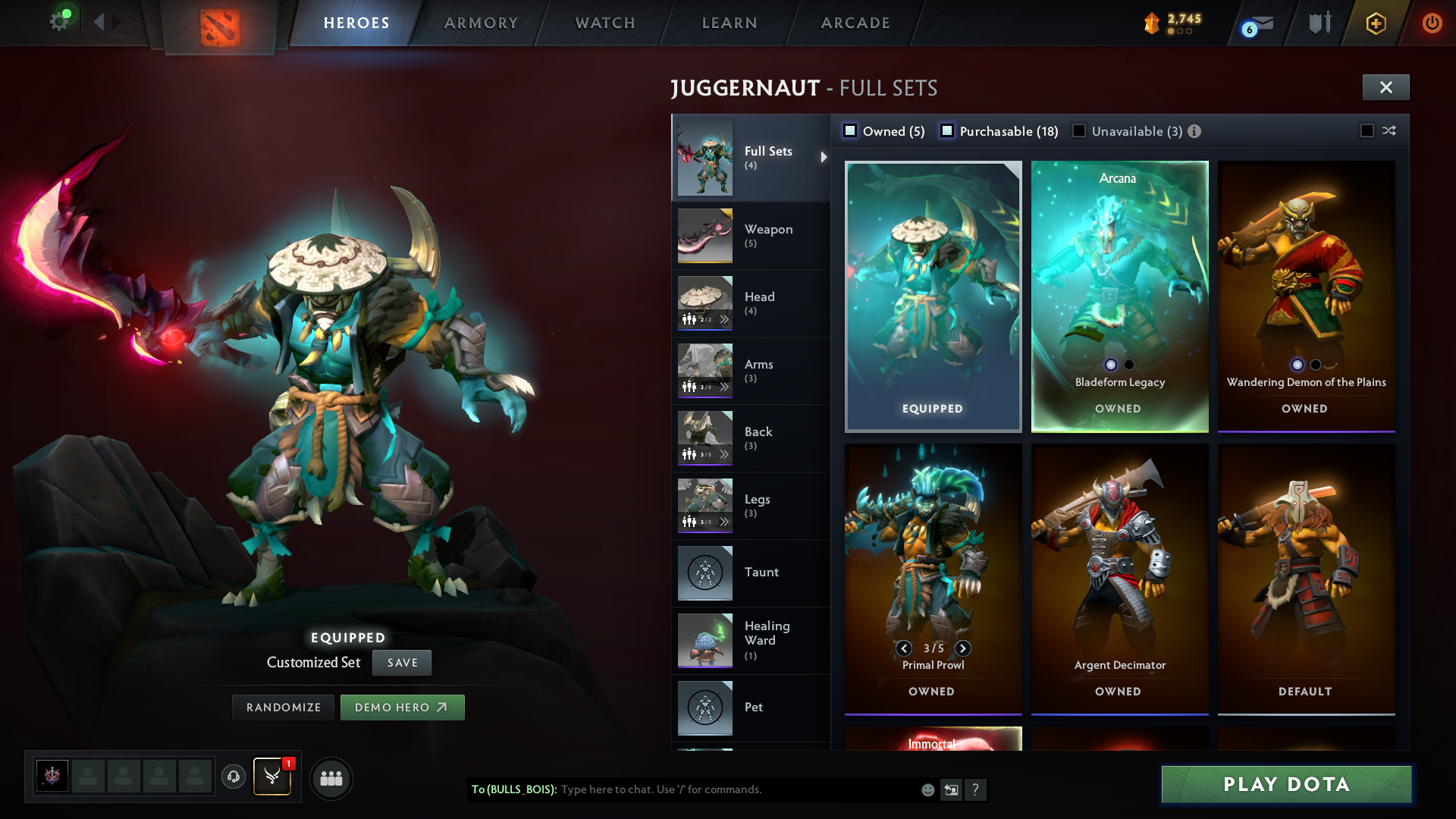This screenshot has width=1456, height=819.
Task: Open the Watch tab
Action: tap(605, 23)
